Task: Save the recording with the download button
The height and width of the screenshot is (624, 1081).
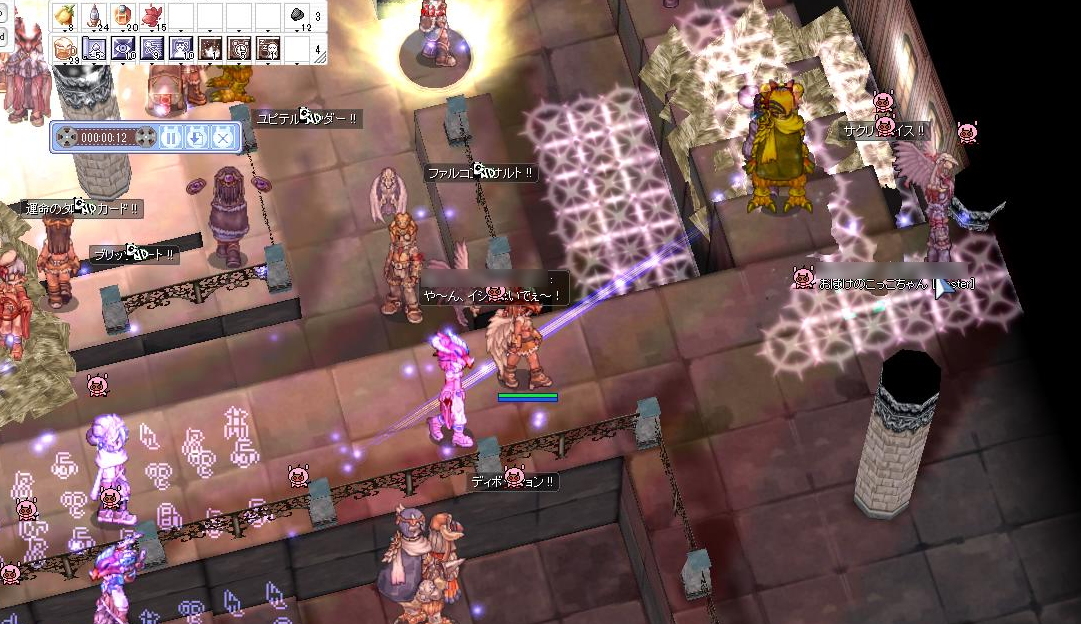Action: click(197, 137)
